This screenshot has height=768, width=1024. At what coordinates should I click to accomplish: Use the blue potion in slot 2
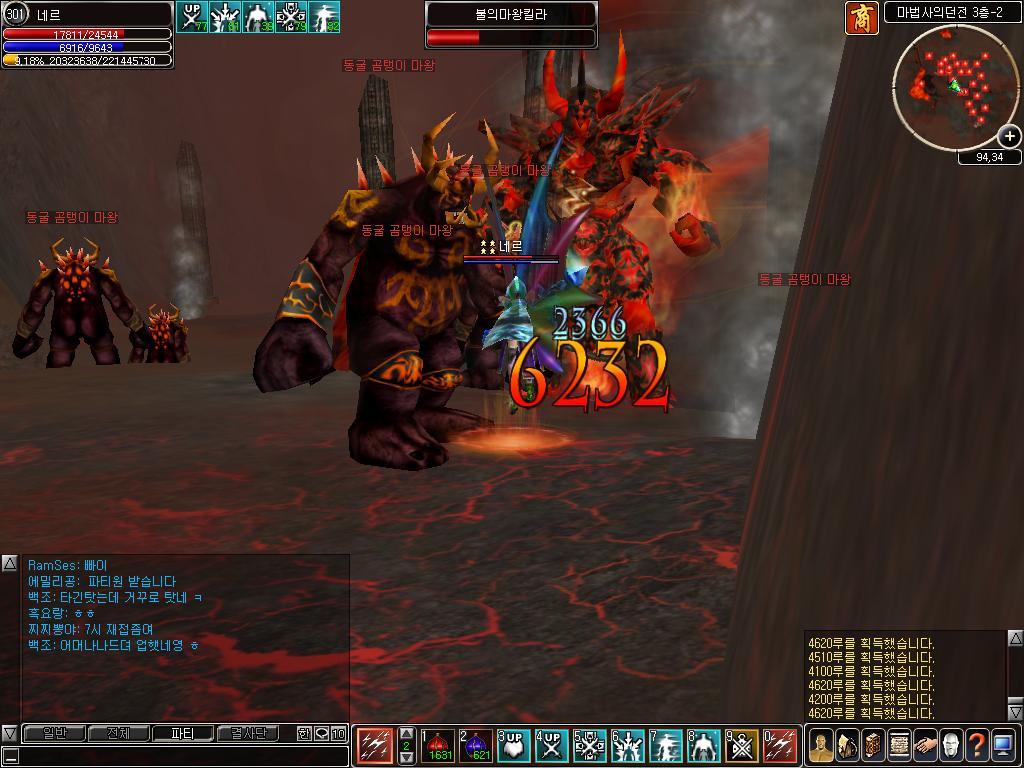coord(476,746)
